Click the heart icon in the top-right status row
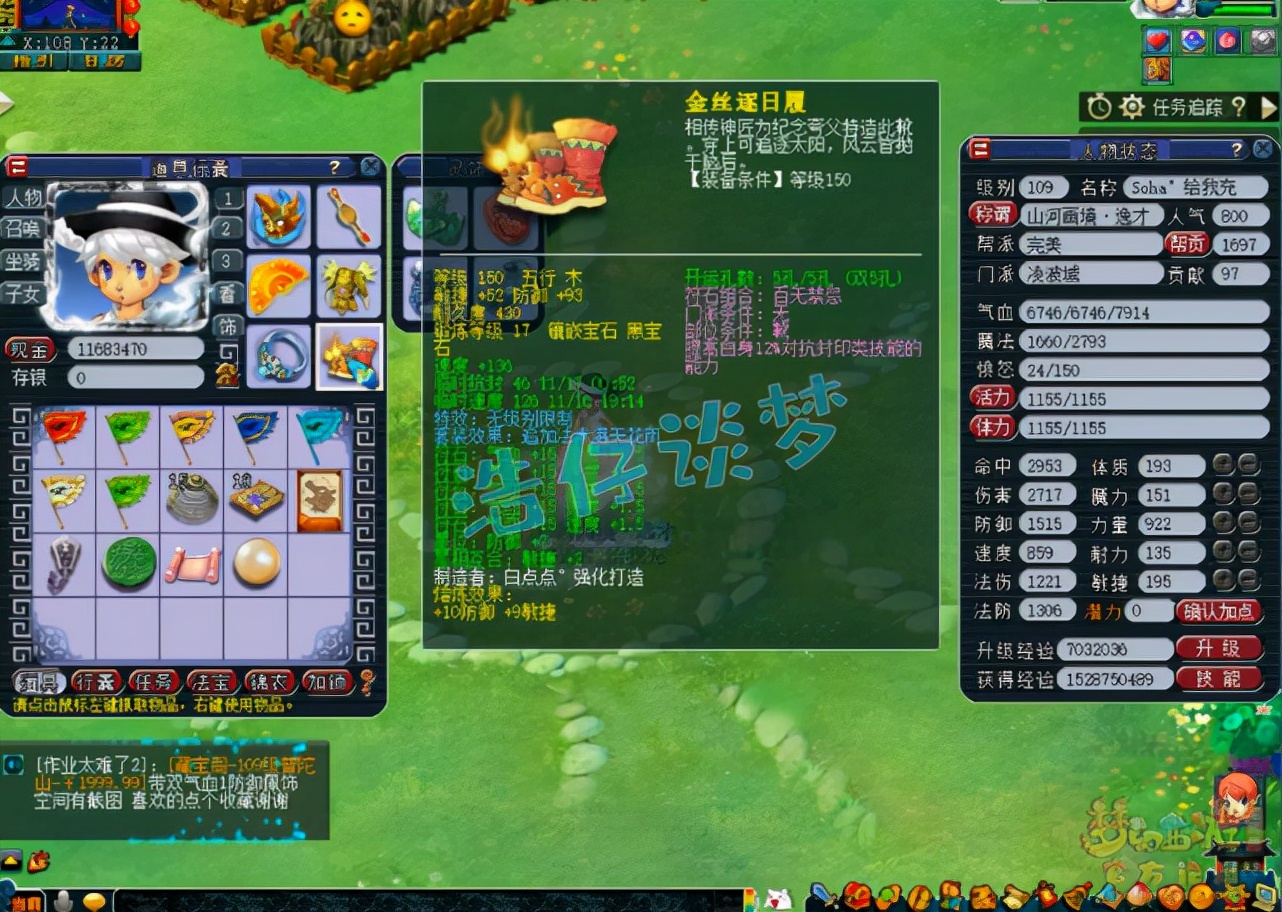 (x=1155, y=40)
